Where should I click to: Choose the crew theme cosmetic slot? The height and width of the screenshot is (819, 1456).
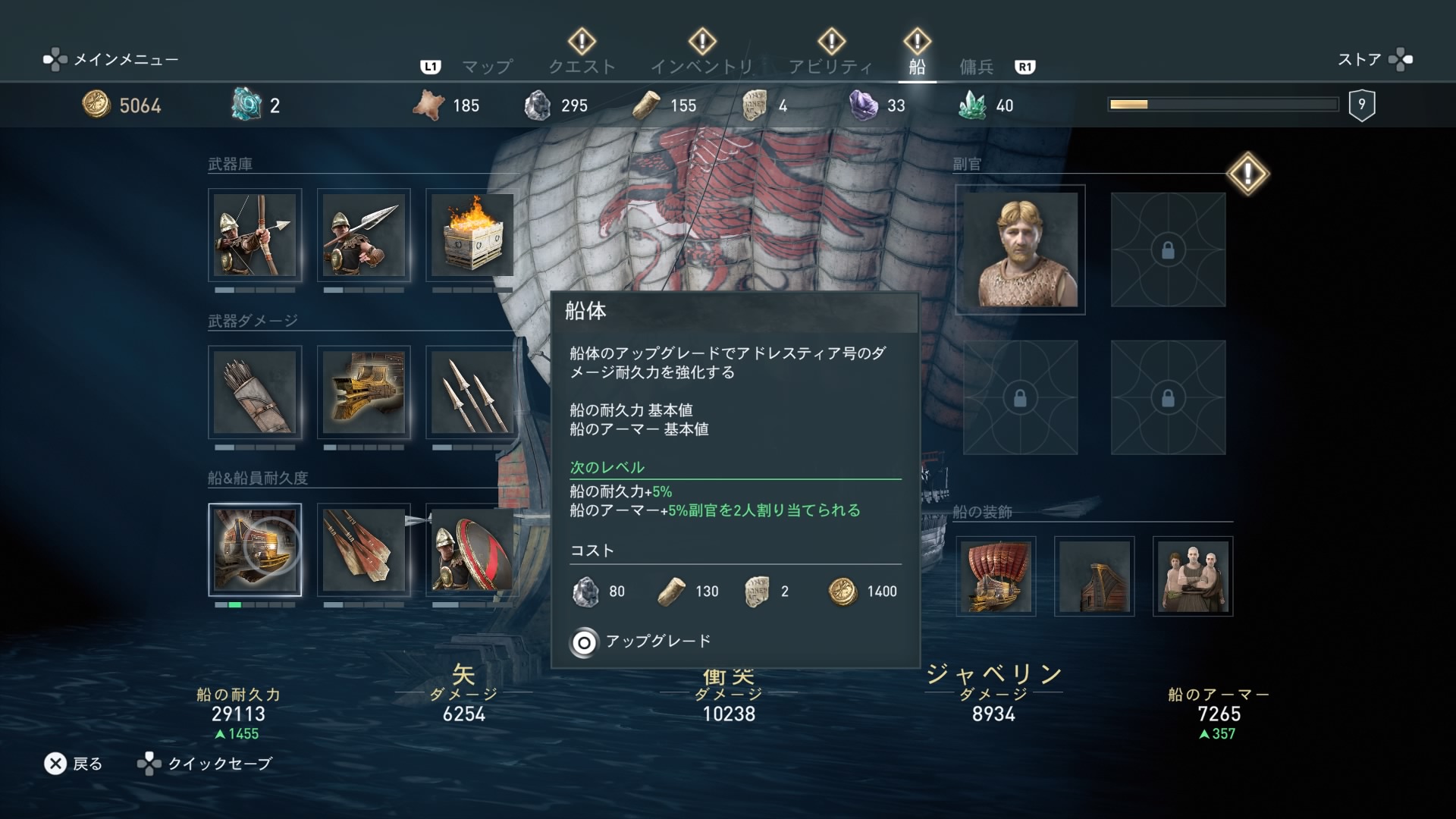click(1193, 576)
